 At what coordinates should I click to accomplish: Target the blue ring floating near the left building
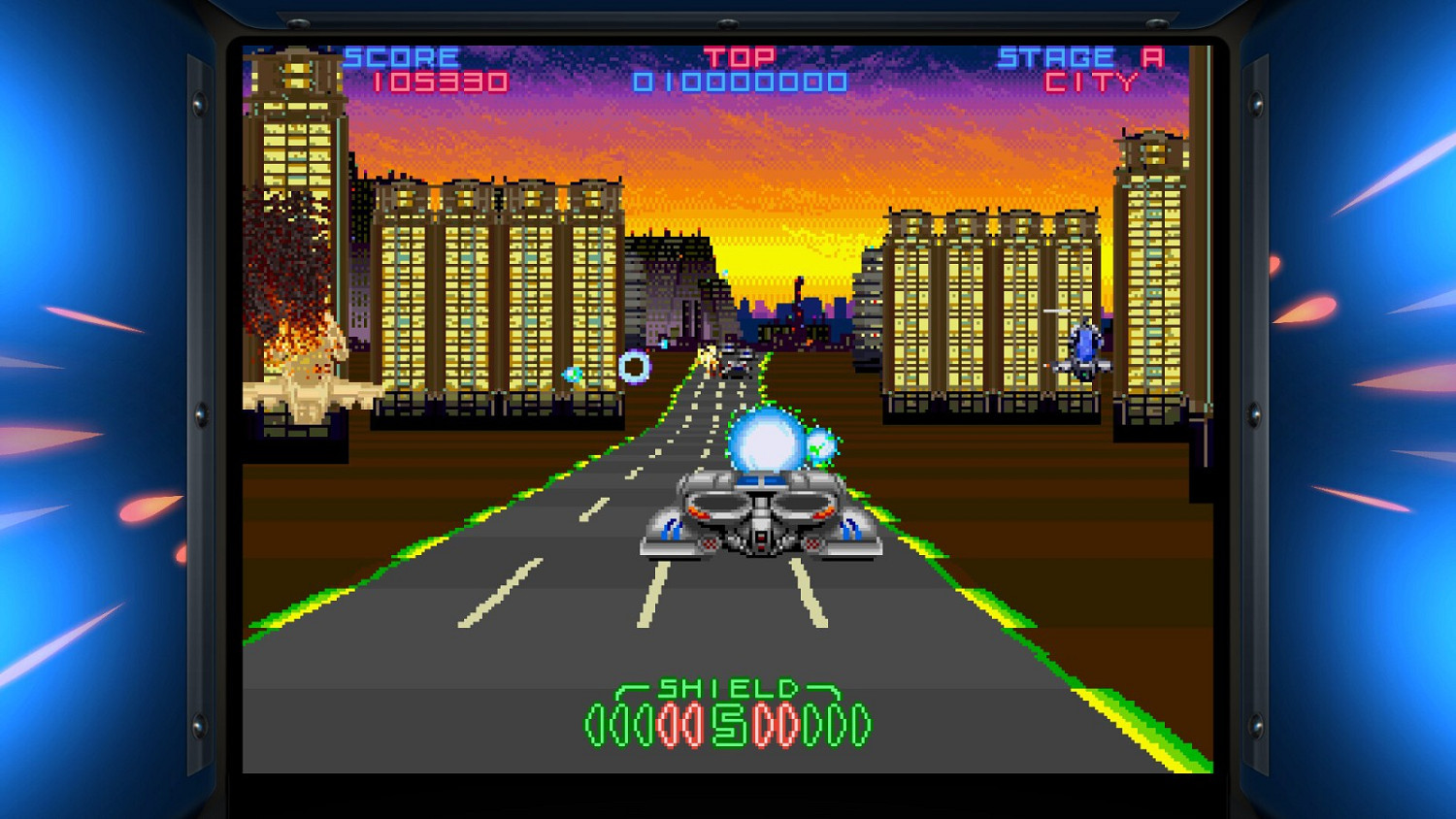pos(636,366)
